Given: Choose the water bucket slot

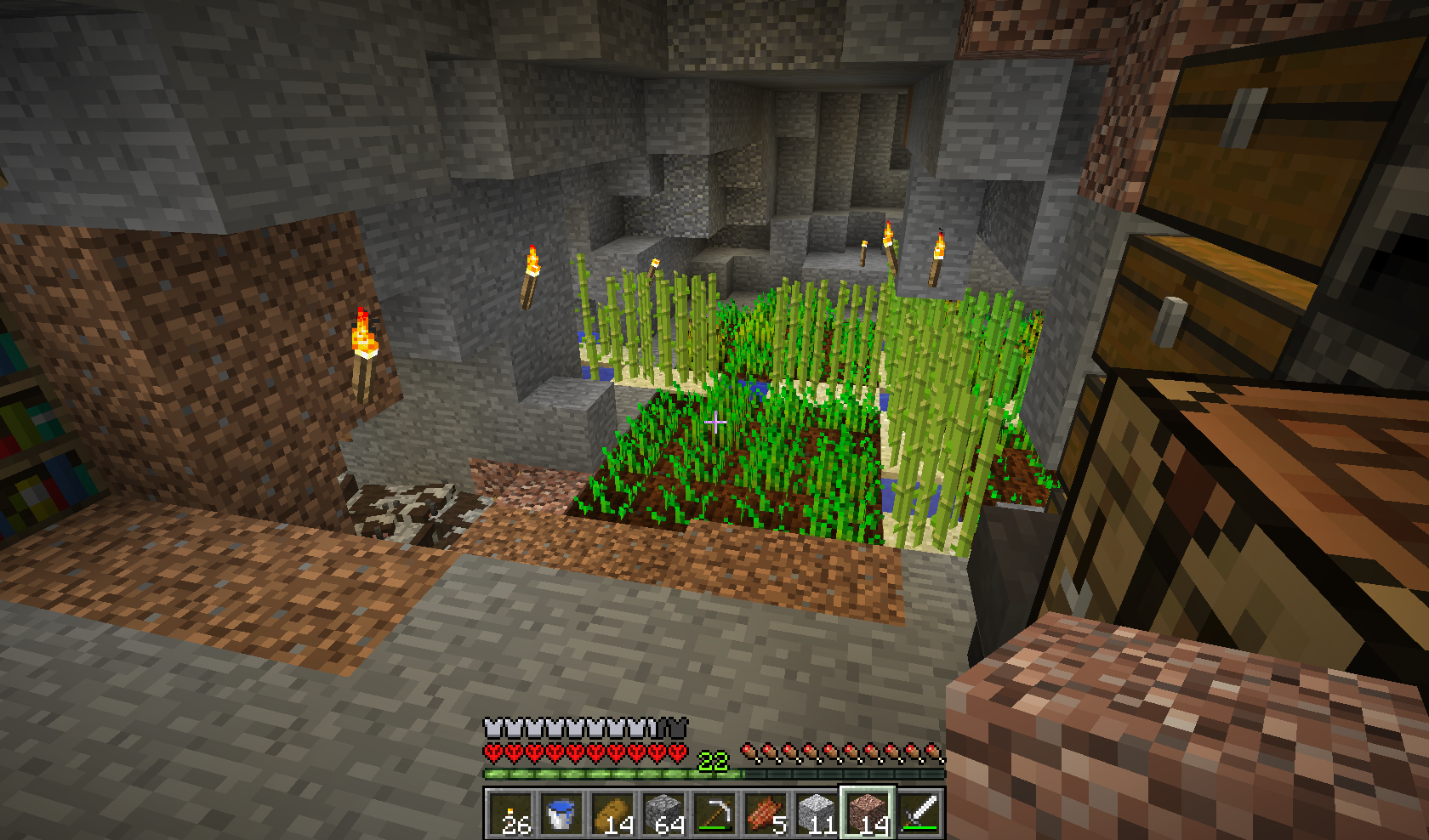Looking at the screenshot, I should (561, 814).
